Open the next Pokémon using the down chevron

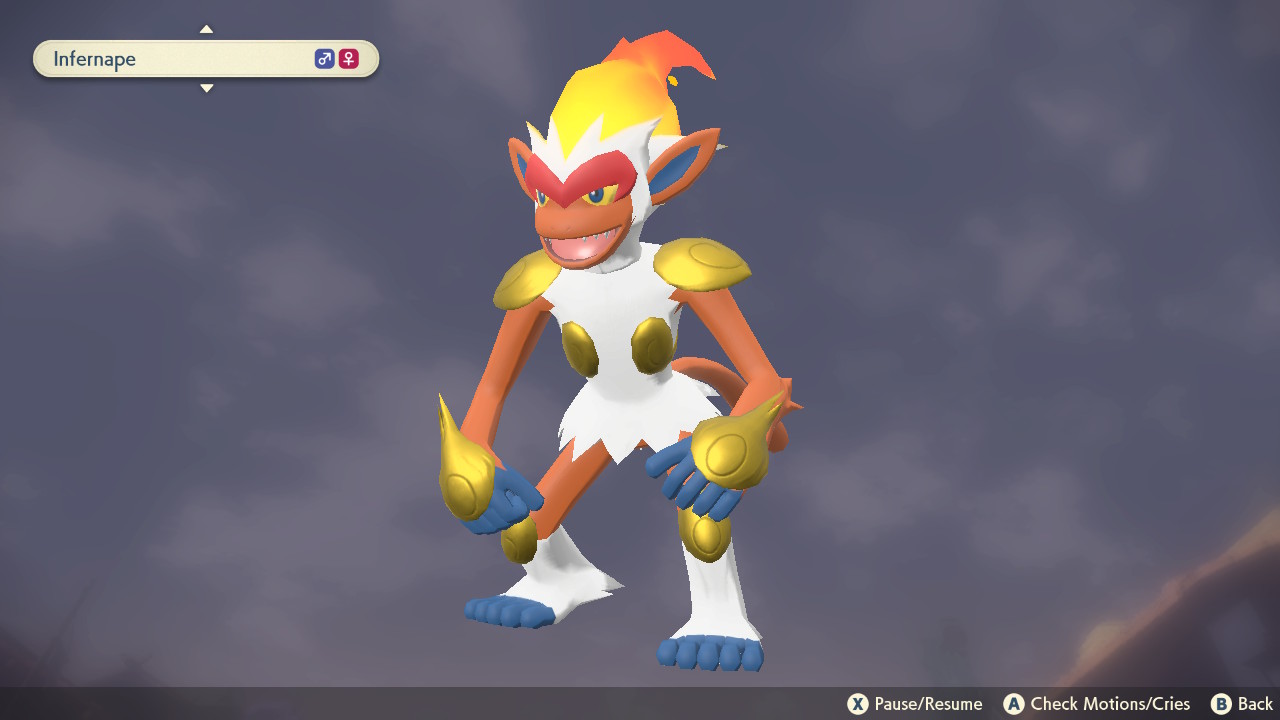tap(206, 88)
